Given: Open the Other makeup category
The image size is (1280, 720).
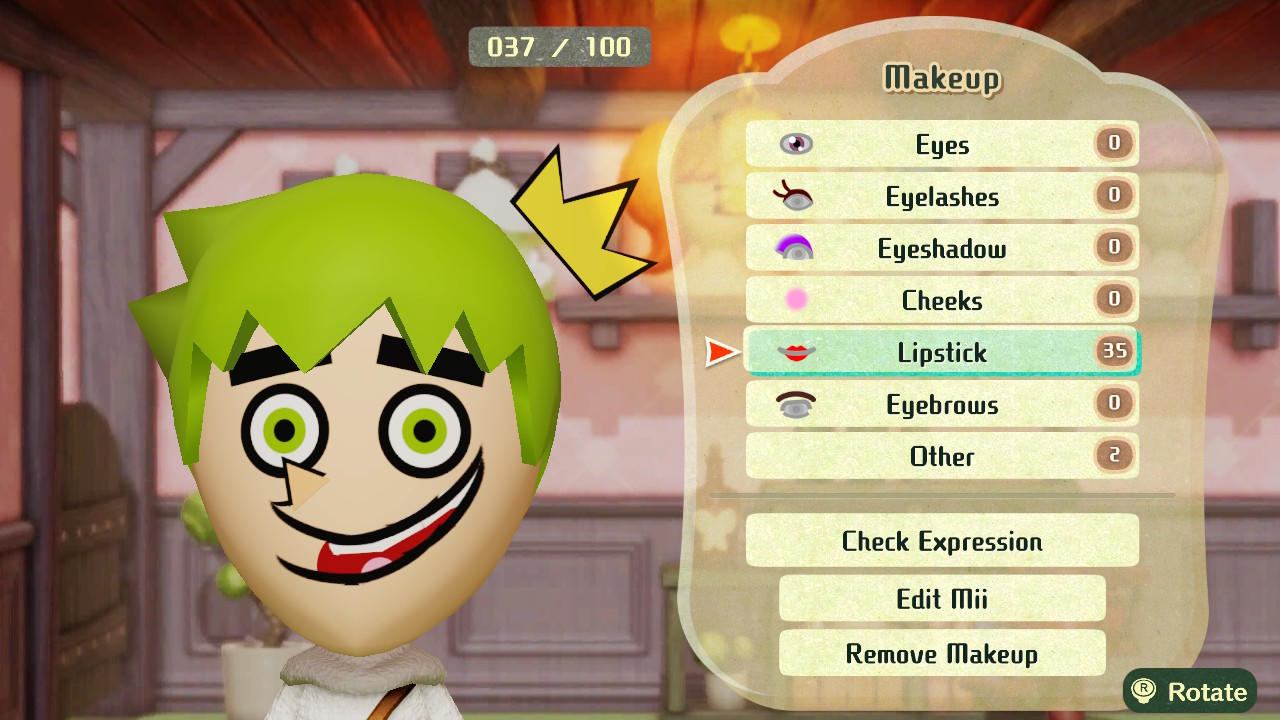Looking at the screenshot, I should point(942,457).
